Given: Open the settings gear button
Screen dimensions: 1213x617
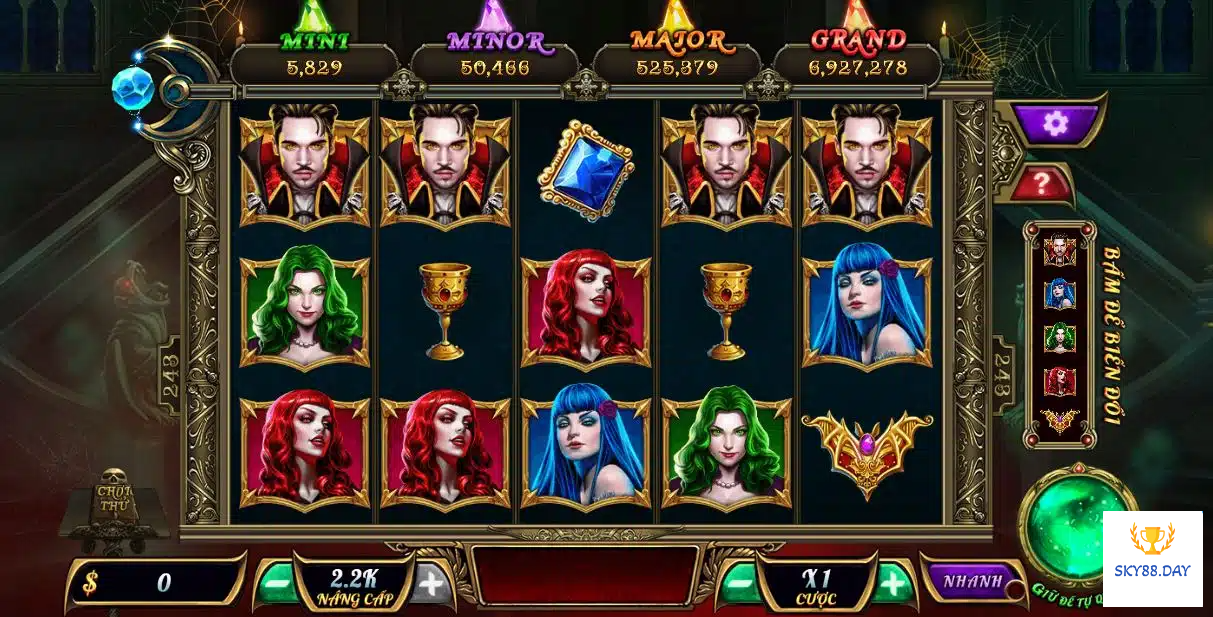Looking at the screenshot, I should [1055, 123].
